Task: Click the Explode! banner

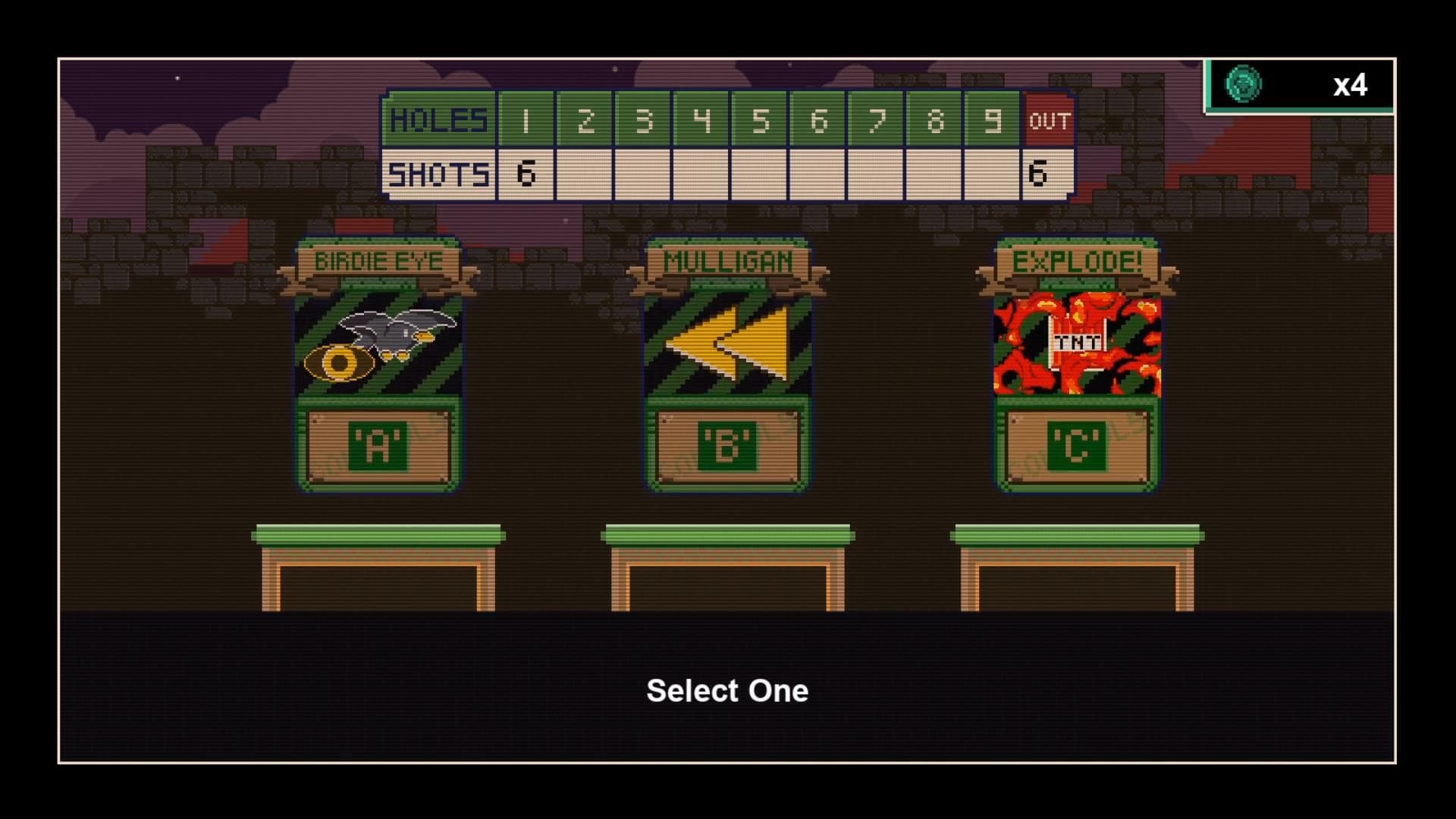Action: click(1075, 262)
